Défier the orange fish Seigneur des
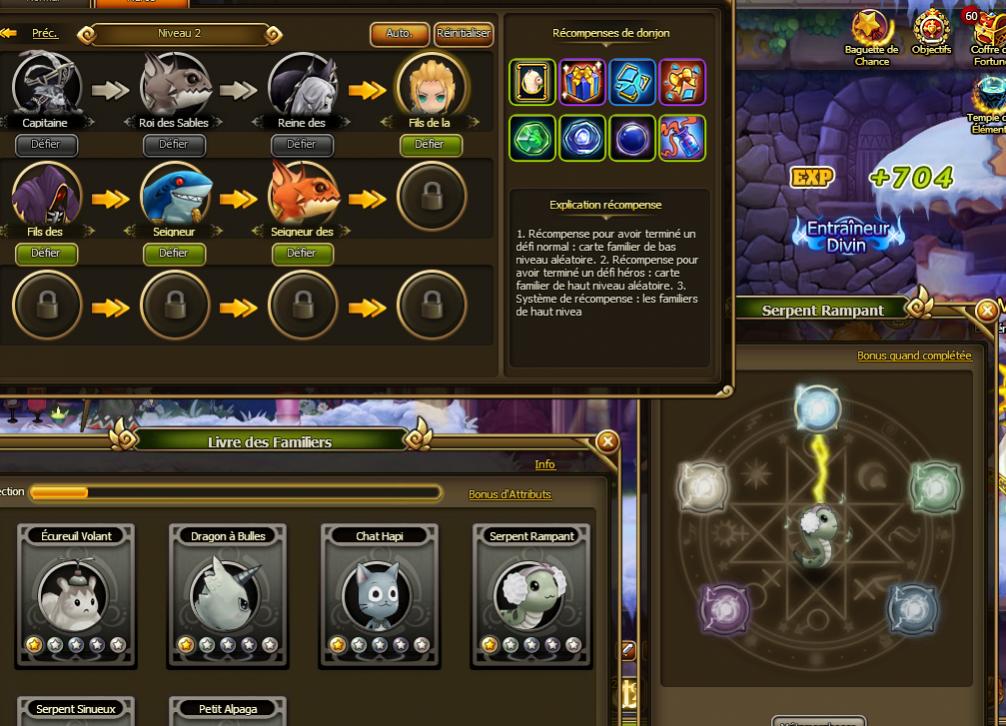This screenshot has width=1006, height=726. [x=301, y=254]
